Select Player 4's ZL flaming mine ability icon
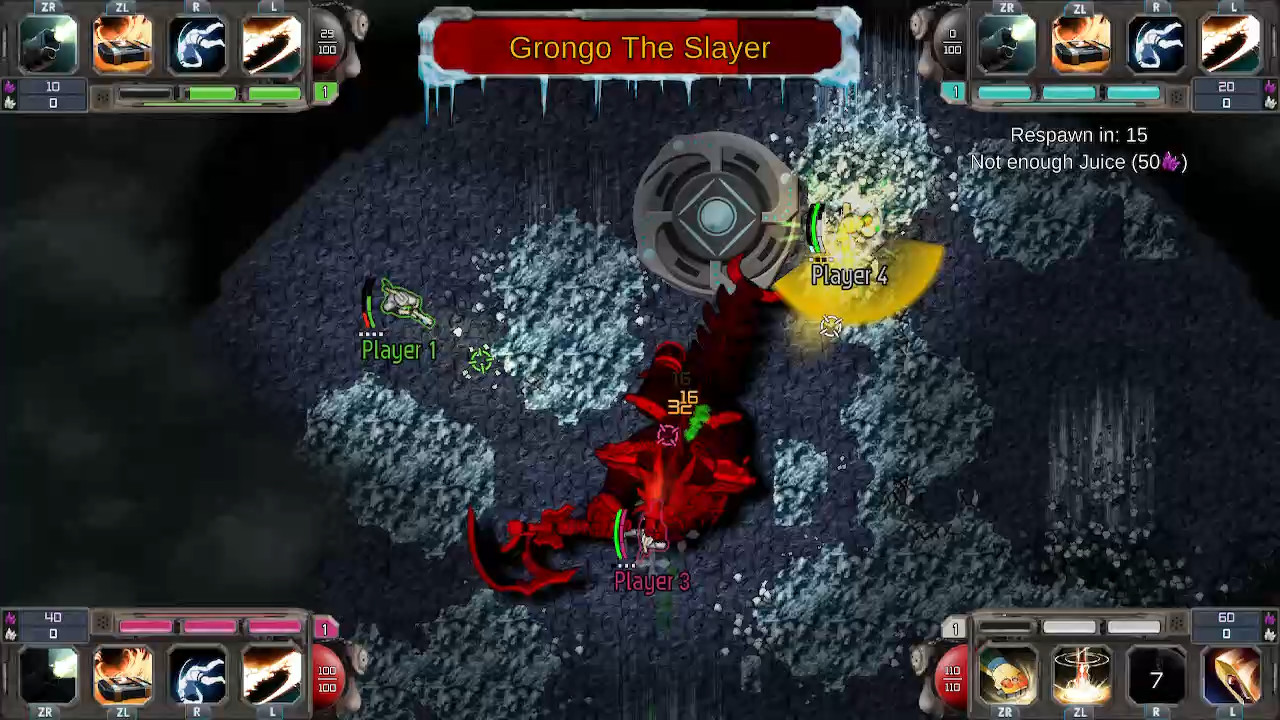 (1081, 44)
